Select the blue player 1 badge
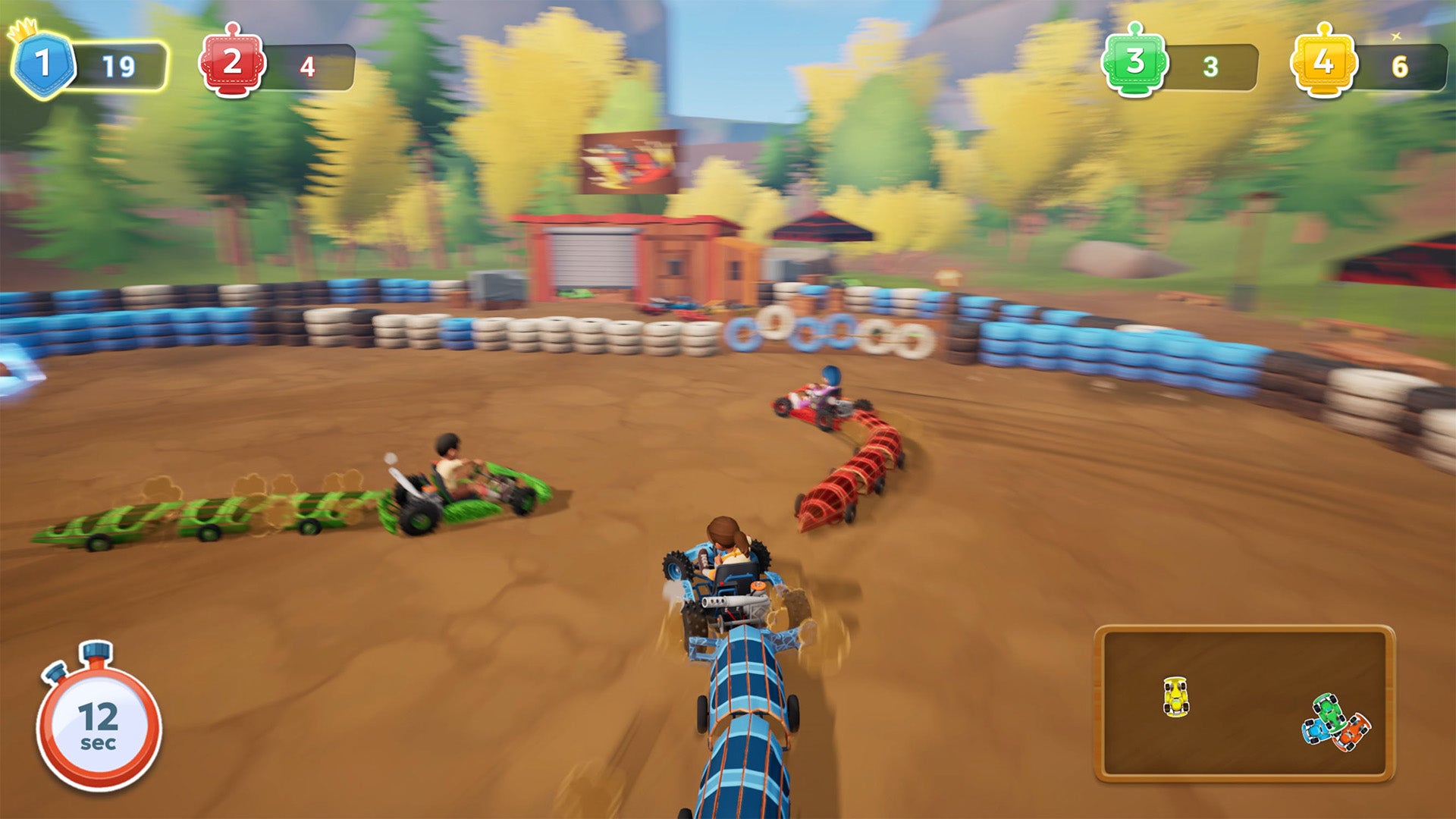1456x819 pixels. click(42, 65)
